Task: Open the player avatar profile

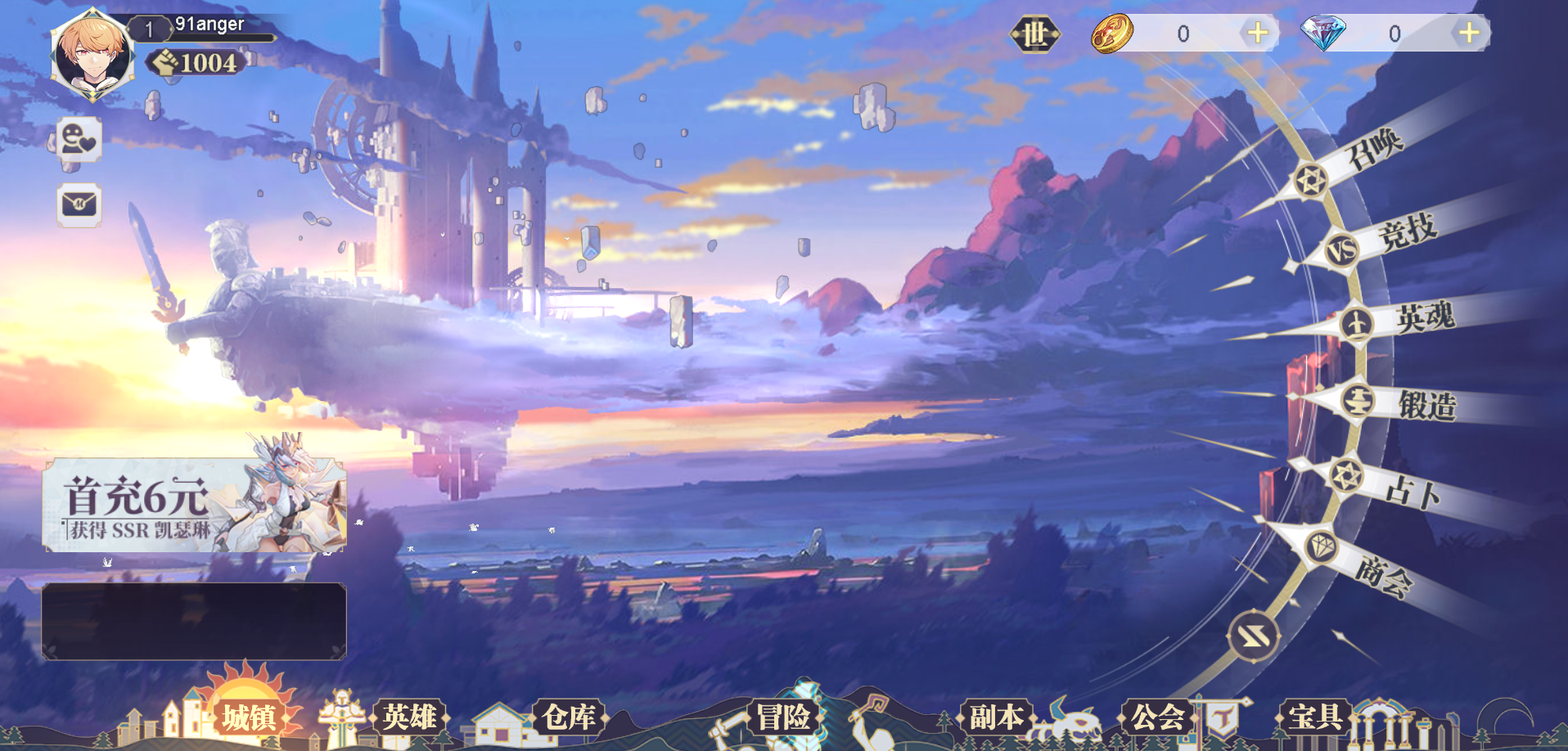Action: pos(92,56)
